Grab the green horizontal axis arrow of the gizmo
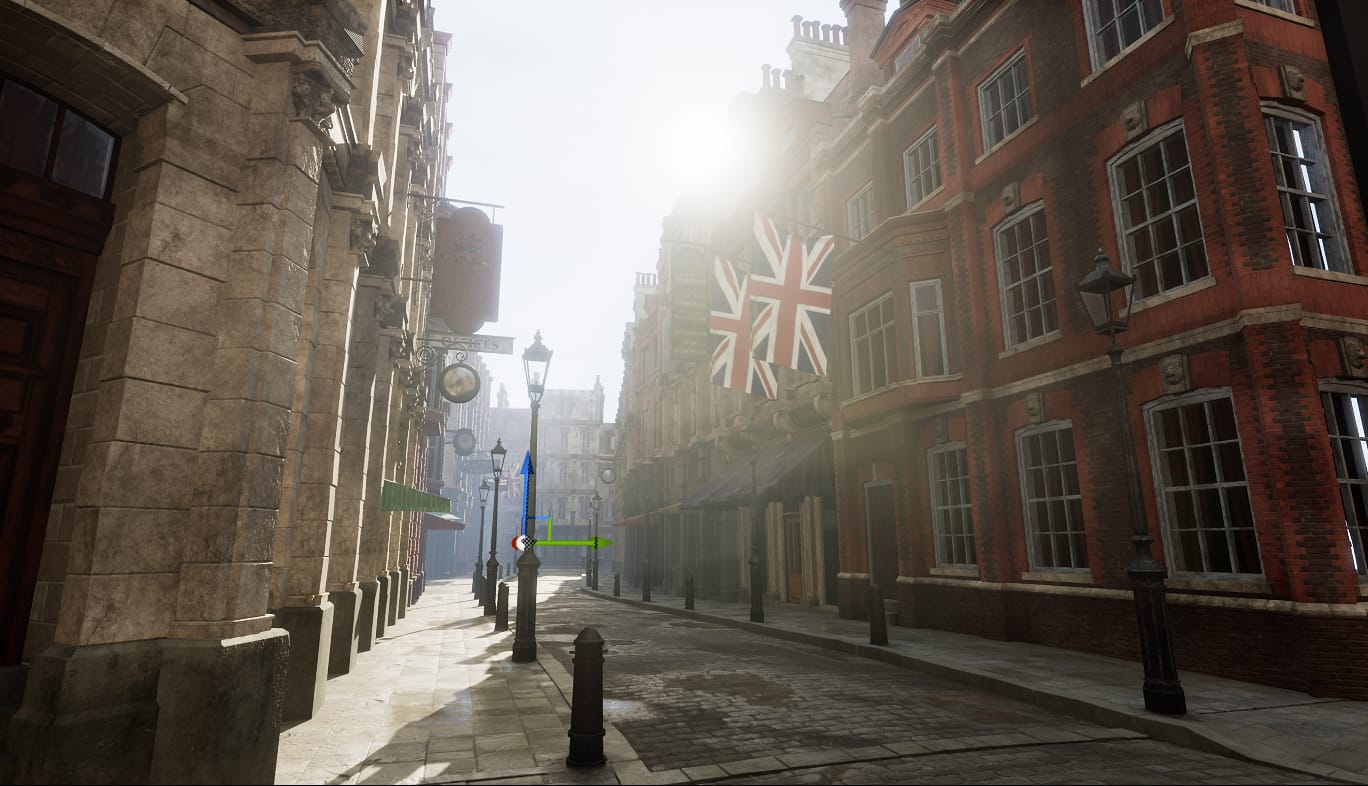The width and height of the screenshot is (1368, 786). click(580, 543)
